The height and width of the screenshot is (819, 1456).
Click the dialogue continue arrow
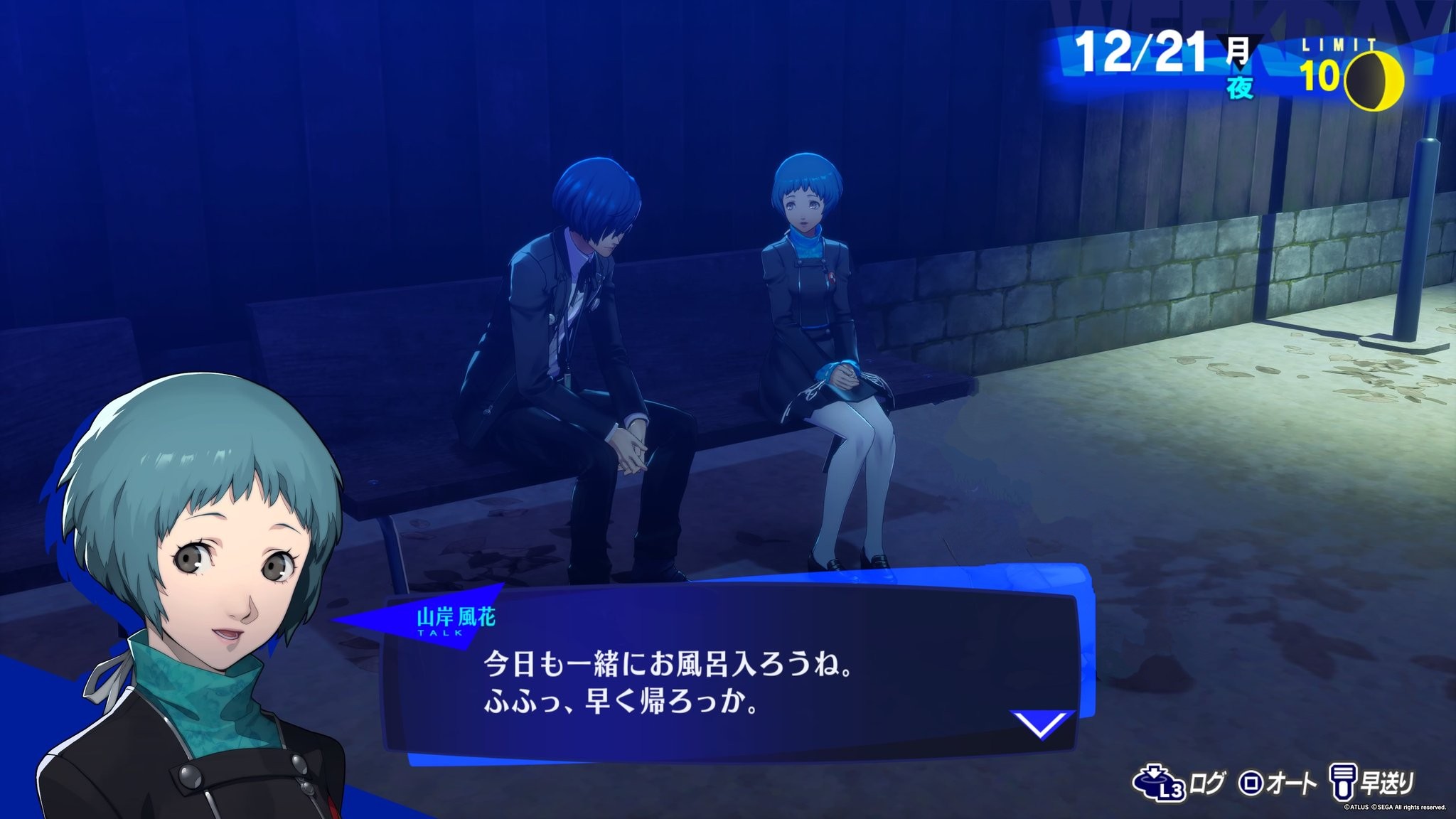(1042, 725)
